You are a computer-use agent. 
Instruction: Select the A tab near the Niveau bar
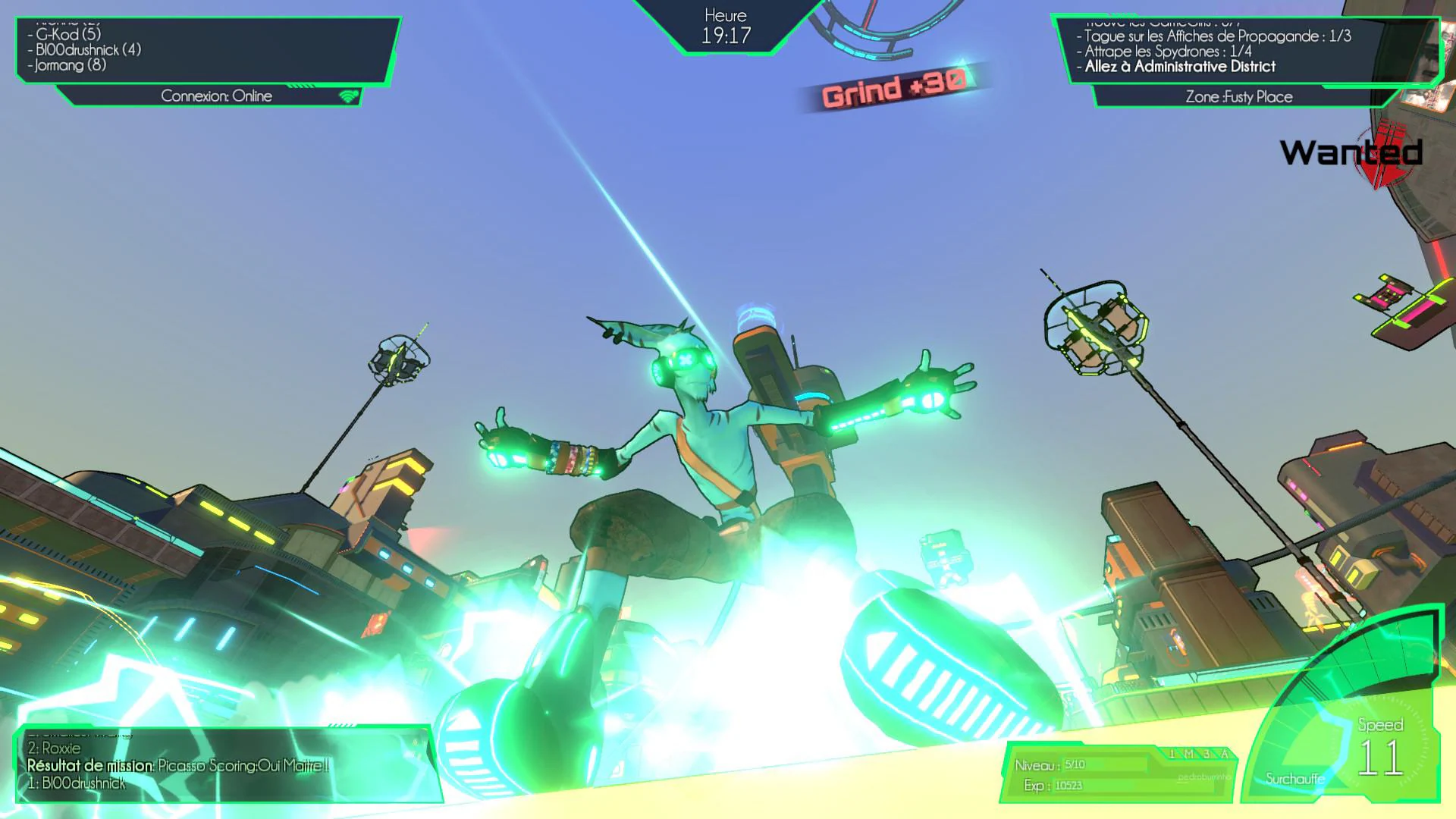1224,752
